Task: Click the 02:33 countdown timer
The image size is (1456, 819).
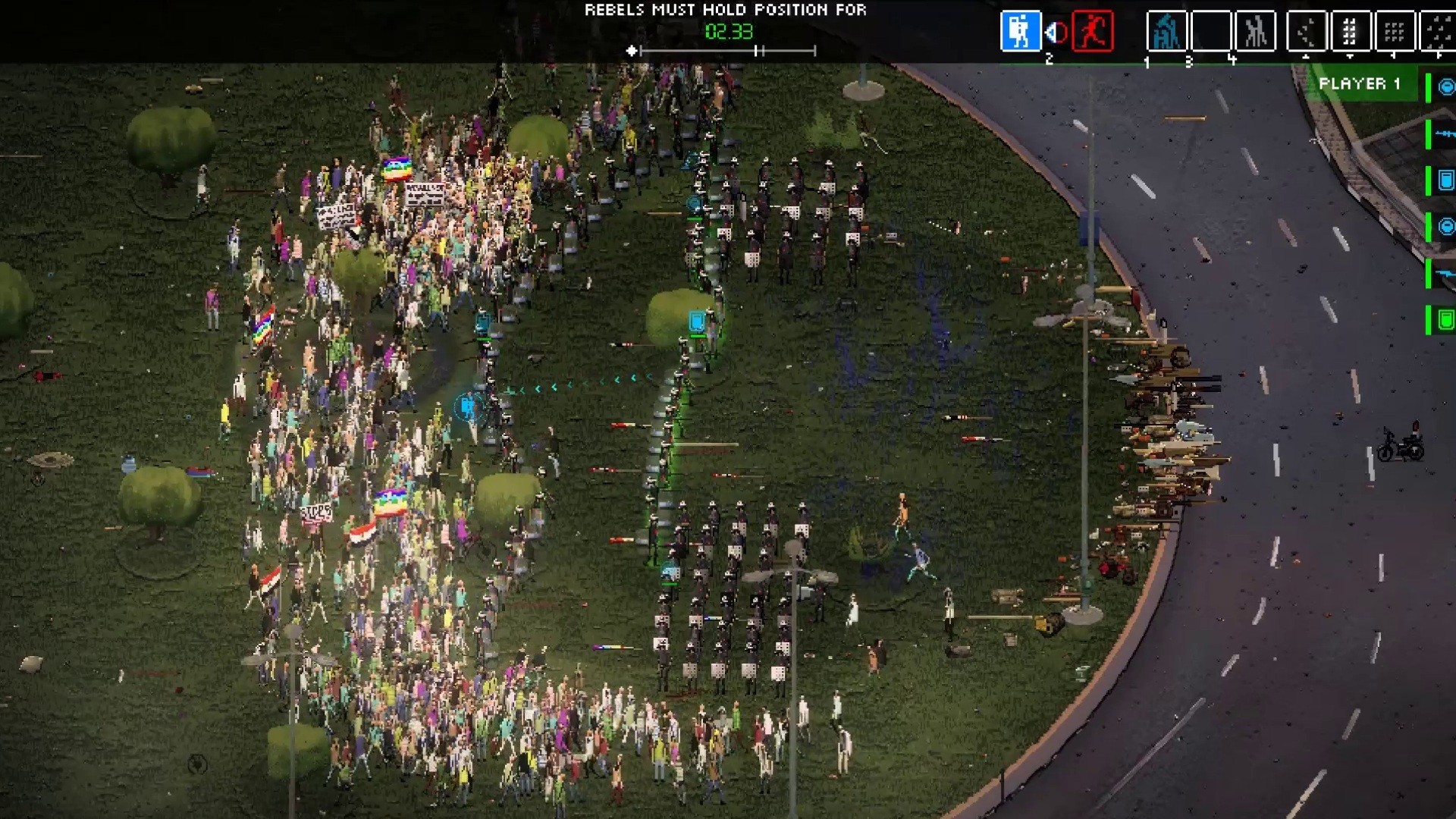Action: [728, 32]
